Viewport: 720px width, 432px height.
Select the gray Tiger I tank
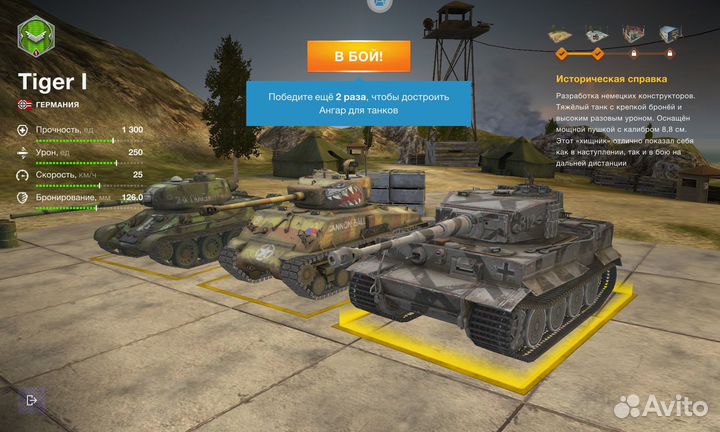coord(490,265)
